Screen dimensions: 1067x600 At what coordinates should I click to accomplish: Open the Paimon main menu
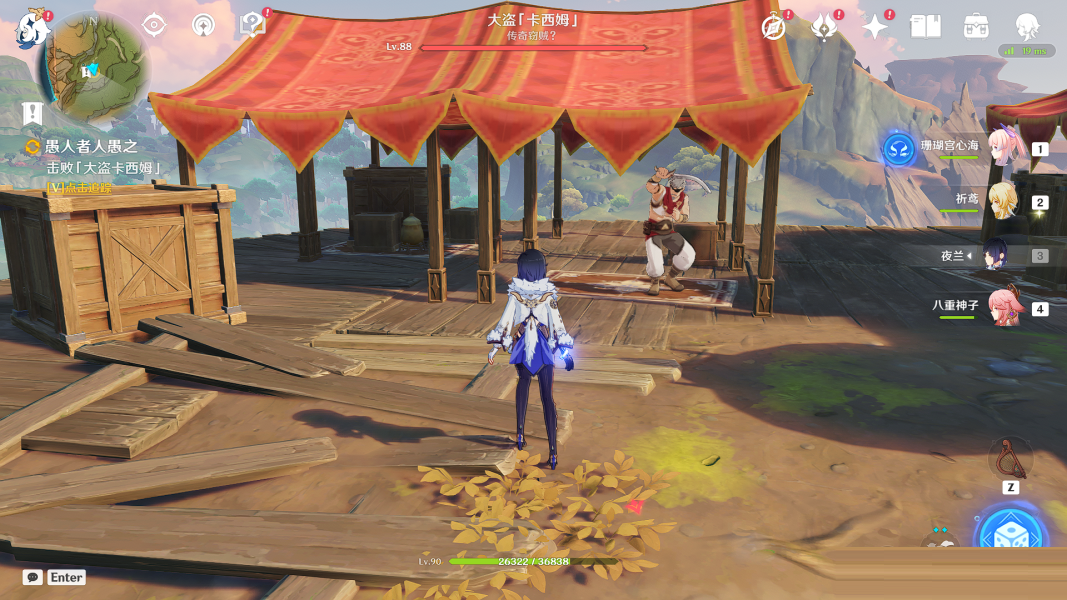(32, 28)
